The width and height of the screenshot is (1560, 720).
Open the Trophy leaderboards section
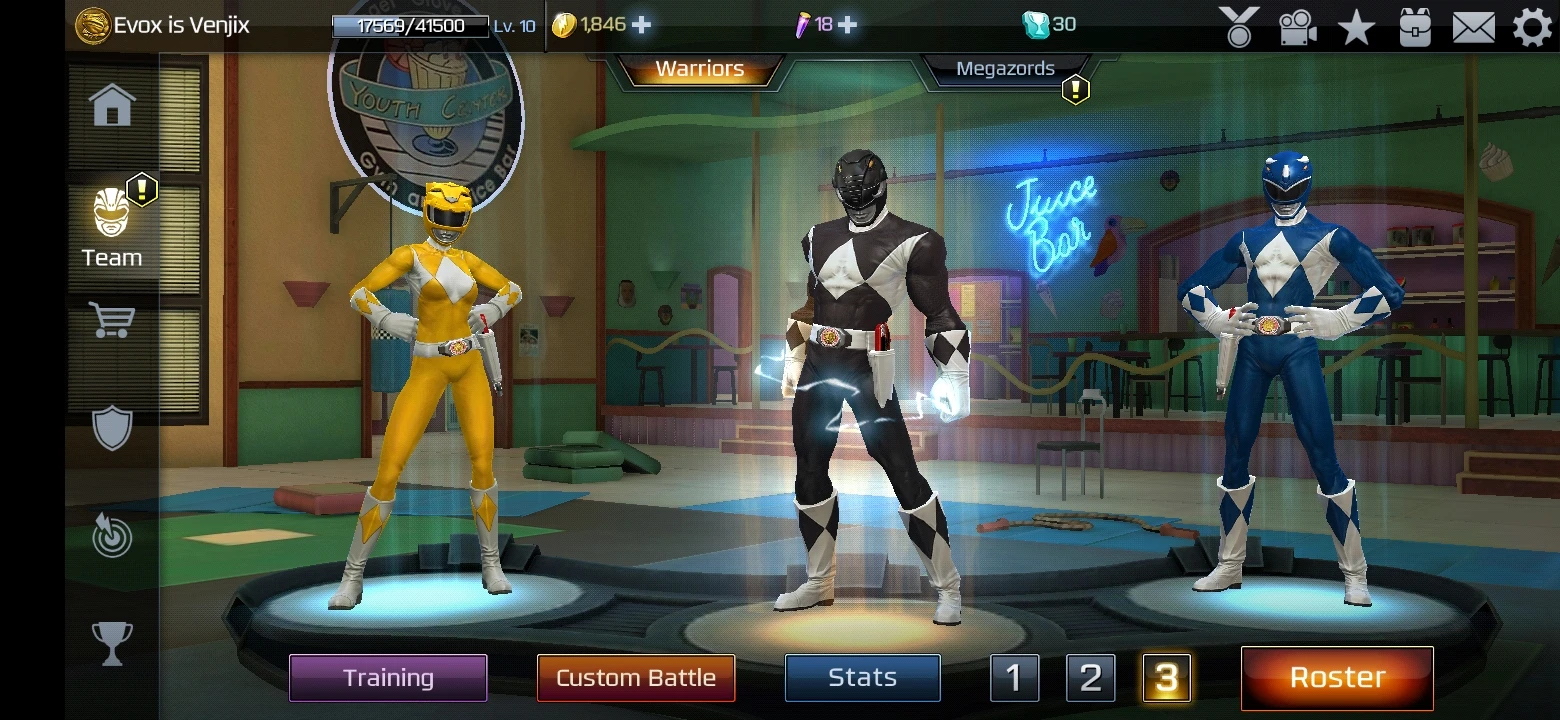tap(111, 644)
